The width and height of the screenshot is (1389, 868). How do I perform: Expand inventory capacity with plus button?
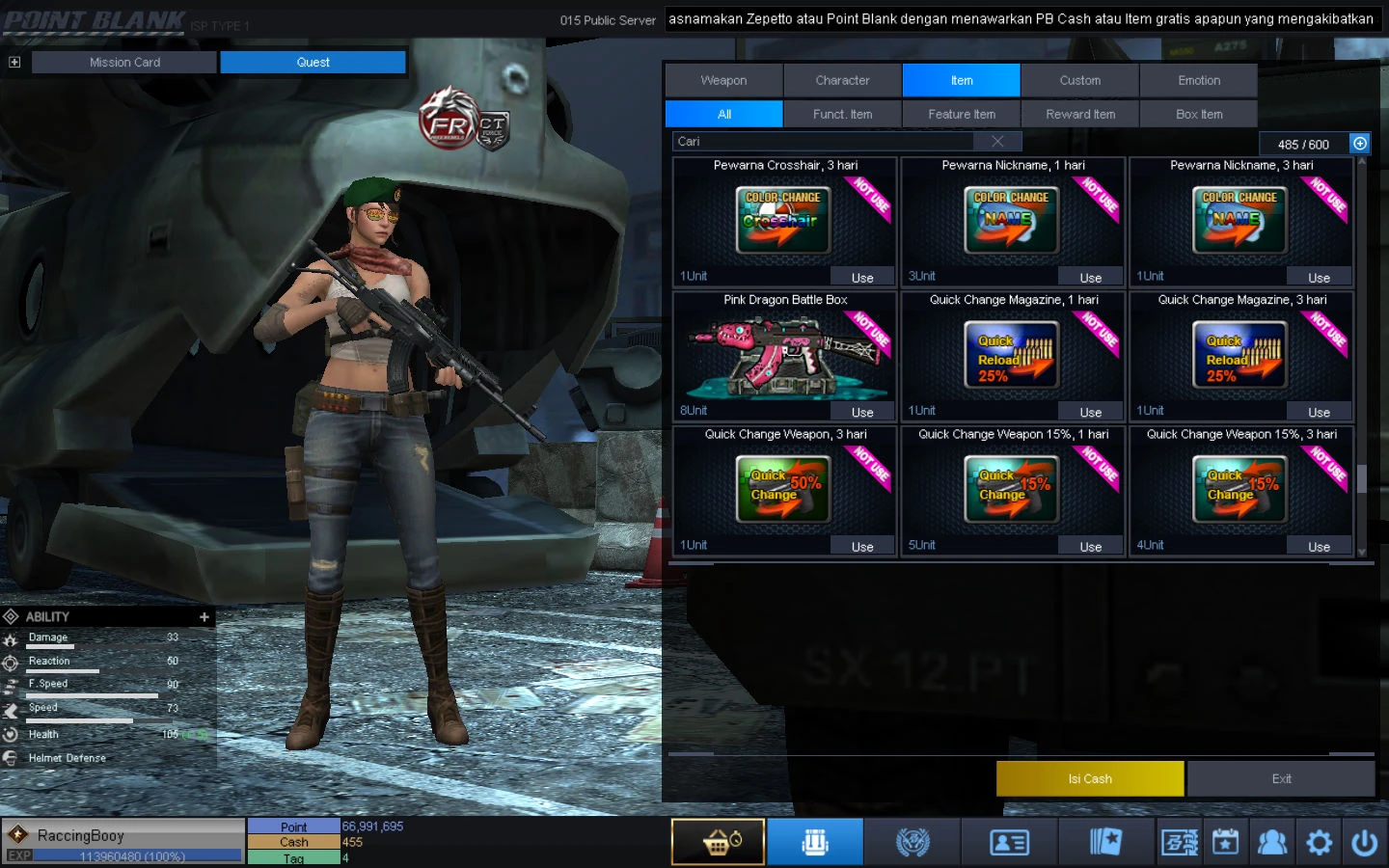[x=1360, y=144]
